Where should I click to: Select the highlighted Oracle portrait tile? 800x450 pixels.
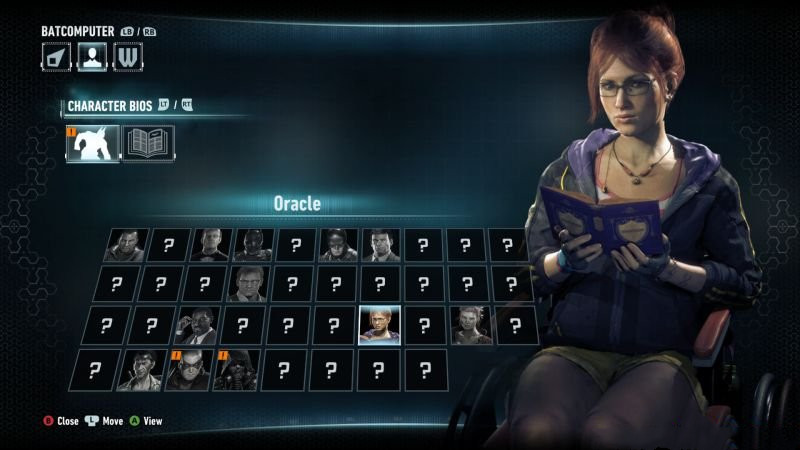coord(380,325)
